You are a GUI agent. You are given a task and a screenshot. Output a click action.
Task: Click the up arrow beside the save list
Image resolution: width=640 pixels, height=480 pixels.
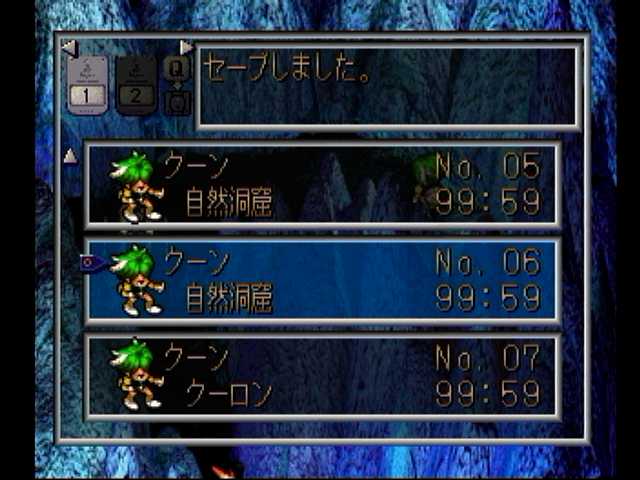[x=70, y=156]
